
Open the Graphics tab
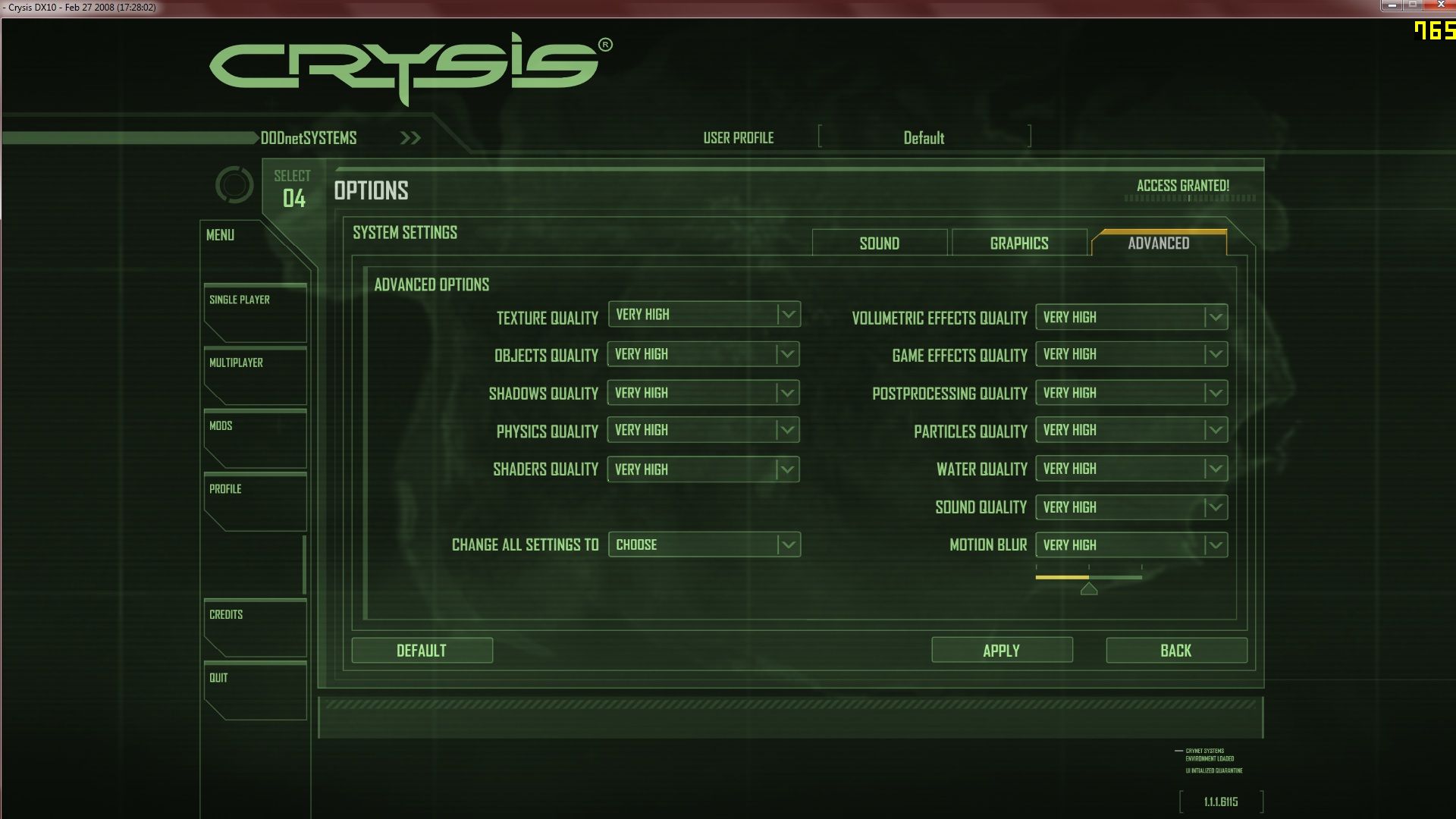click(1018, 243)
